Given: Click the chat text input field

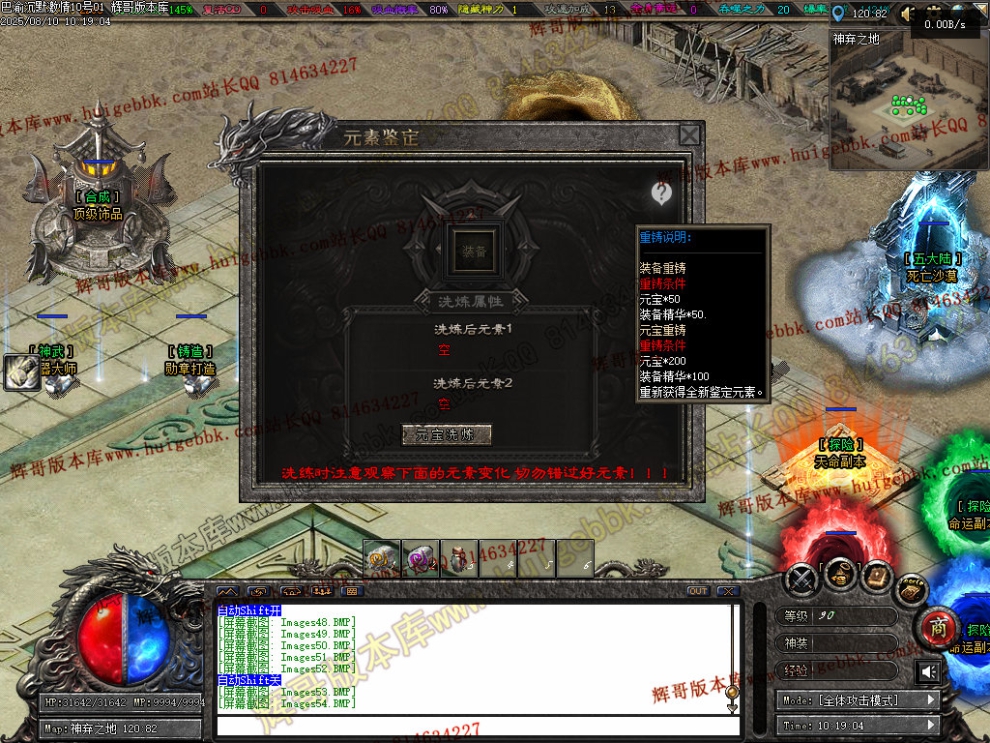Looking at the screenshot, I should click(470, 724).
